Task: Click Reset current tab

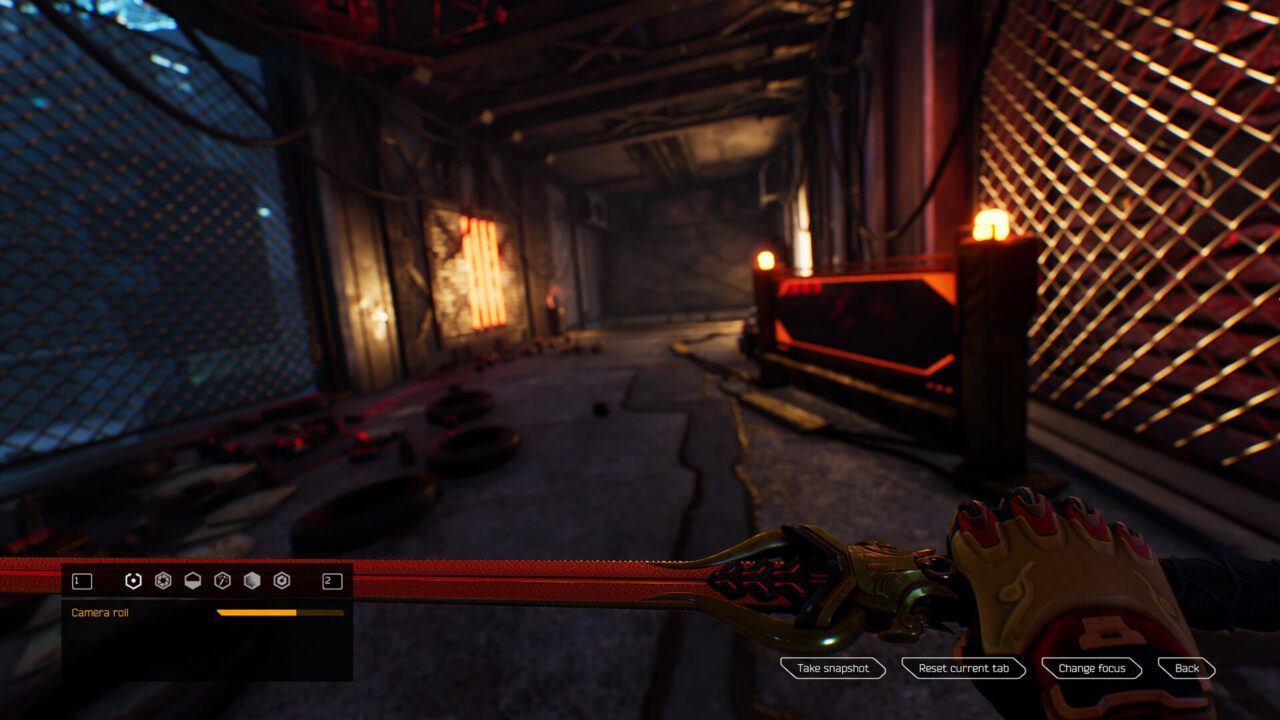Action: [x=963, y=669]
